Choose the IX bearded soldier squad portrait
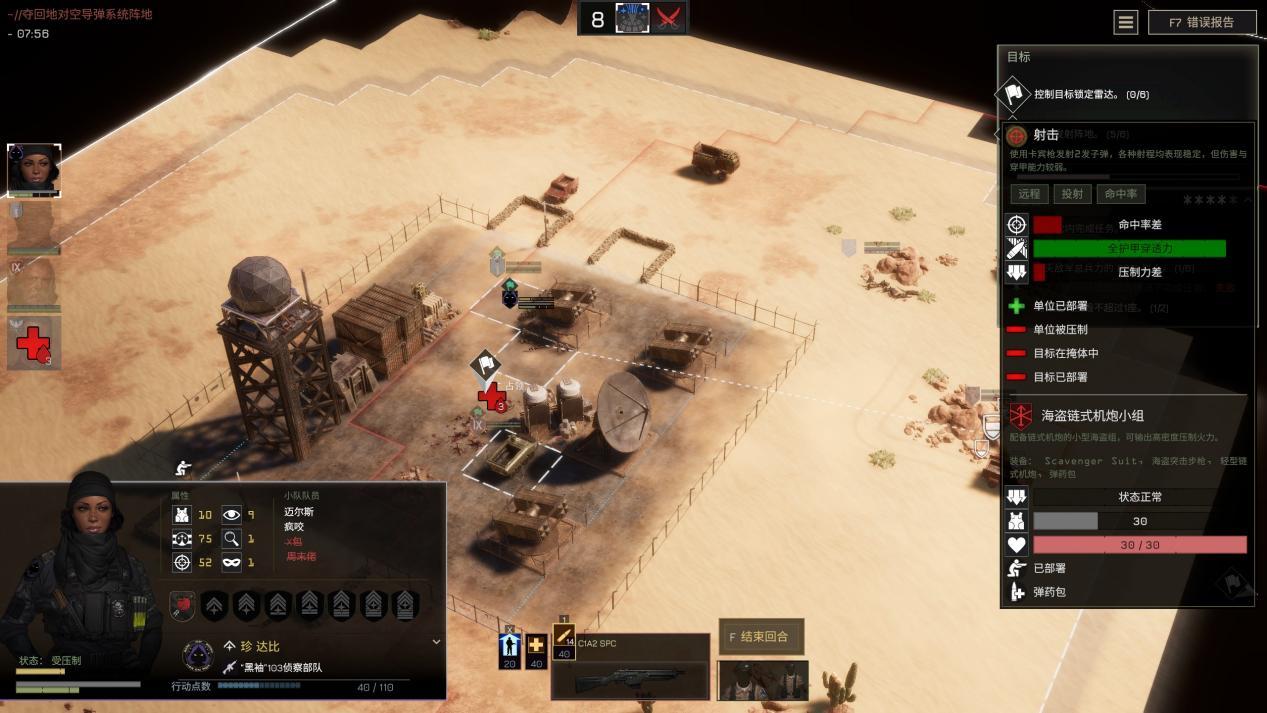 click(34, 284)
